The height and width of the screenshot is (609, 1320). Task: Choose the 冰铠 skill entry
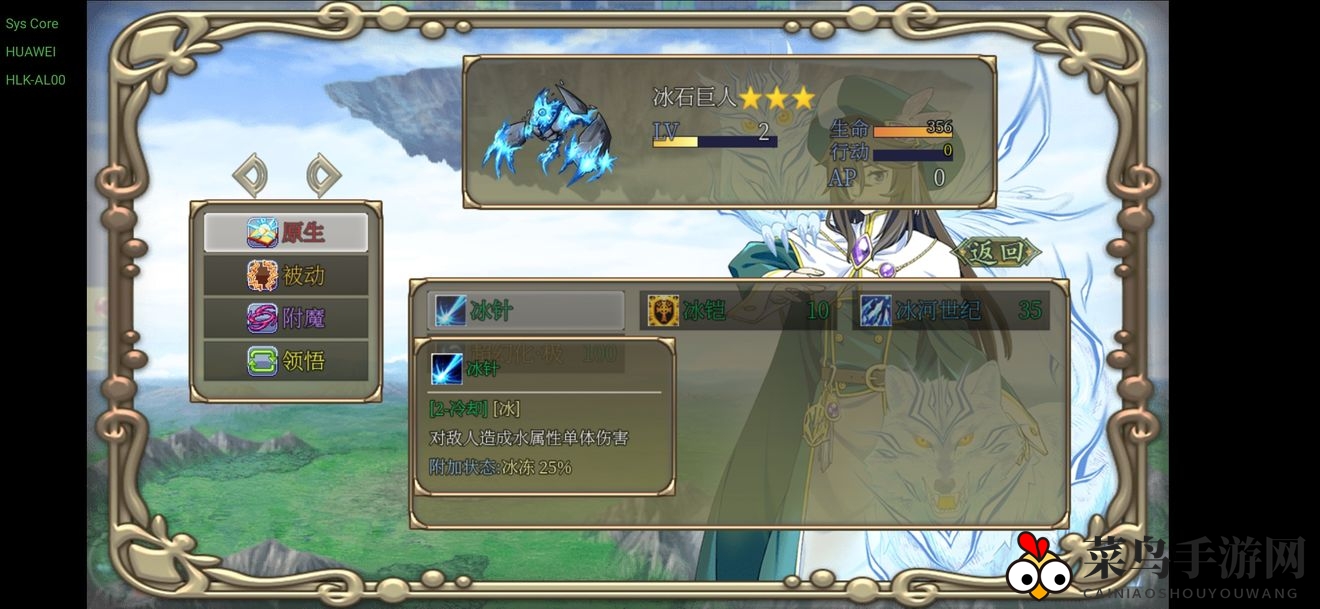pyautogui.click(x=738, y=310)
